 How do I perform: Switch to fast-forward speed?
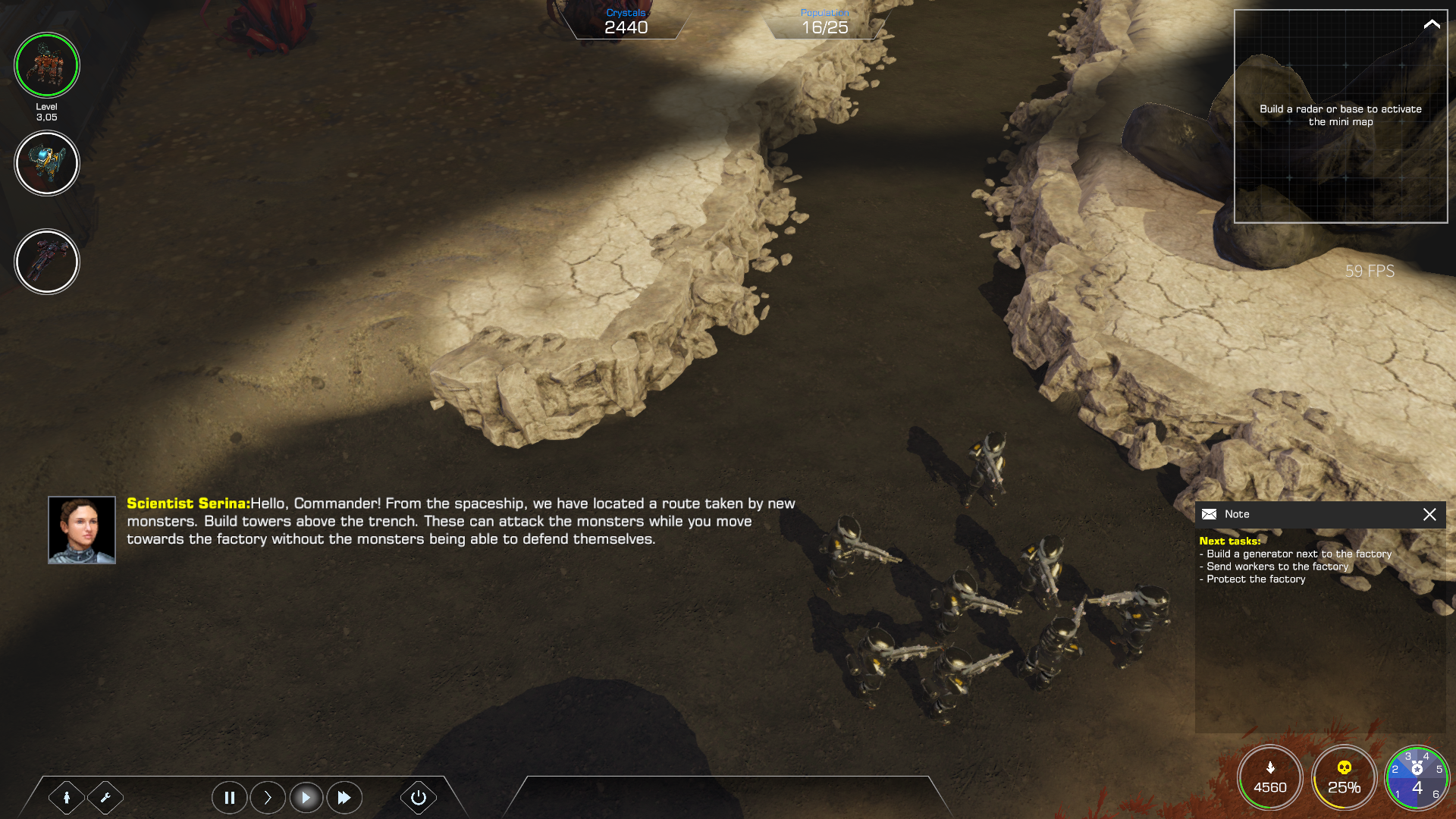(344, 797)
